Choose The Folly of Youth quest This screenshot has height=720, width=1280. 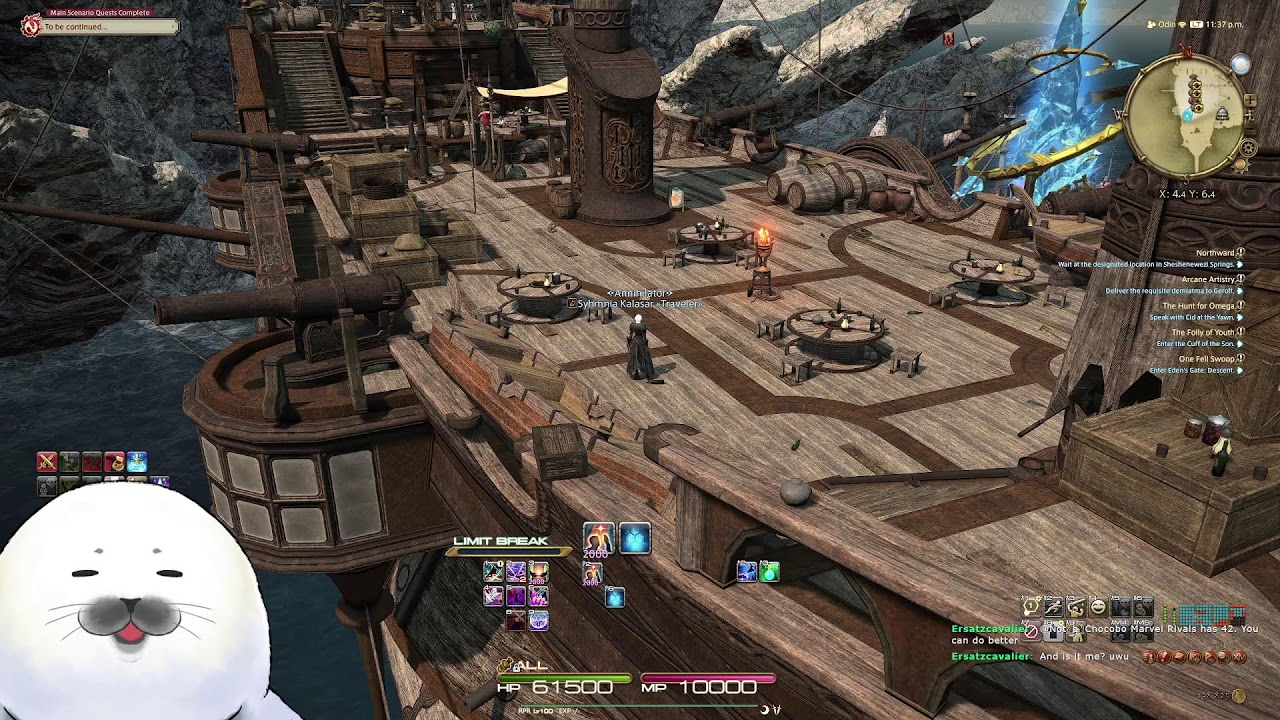1203,332
